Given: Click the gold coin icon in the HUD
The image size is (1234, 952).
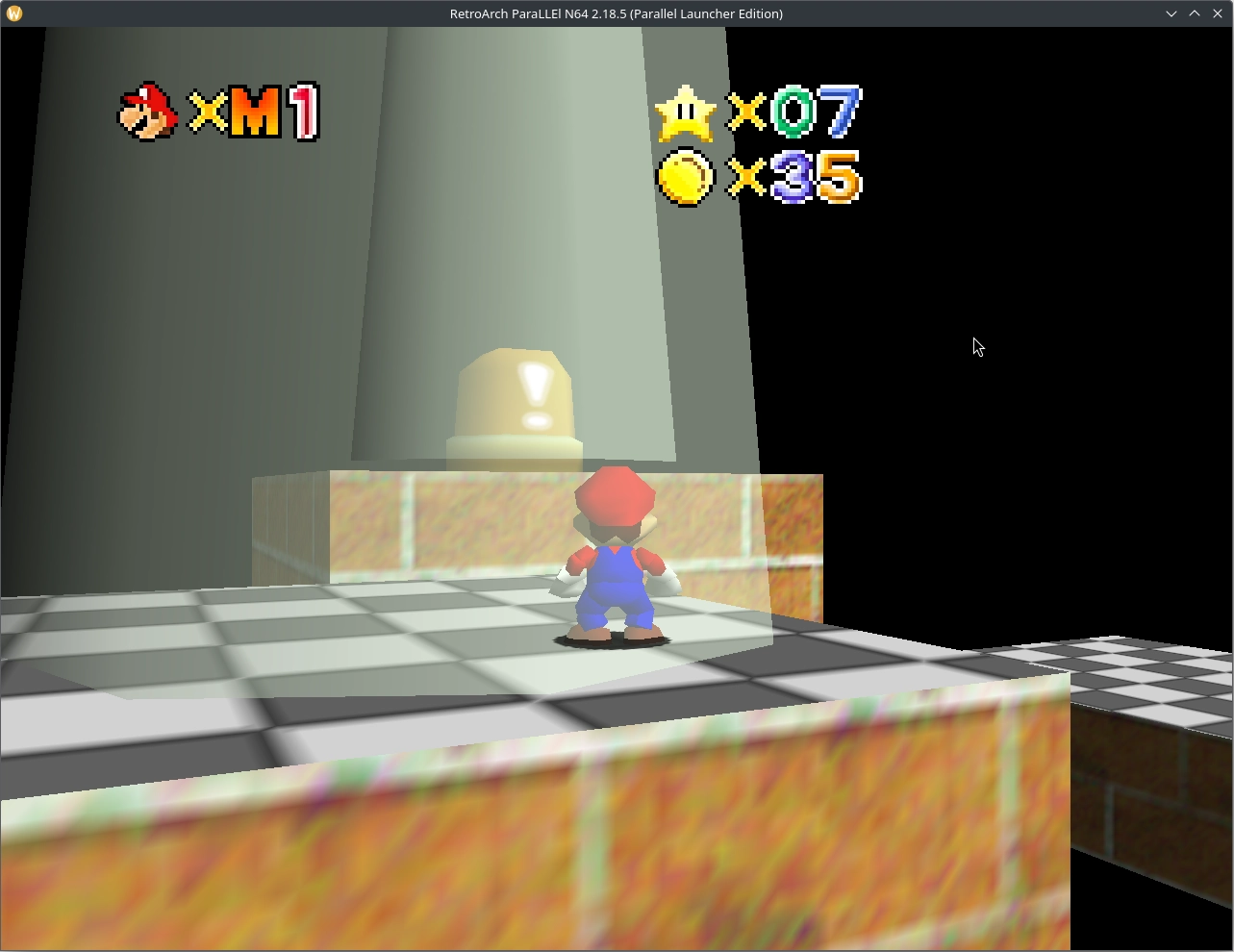Looking at the screenshot, I should pyautogui.click(x=686, y=177).
